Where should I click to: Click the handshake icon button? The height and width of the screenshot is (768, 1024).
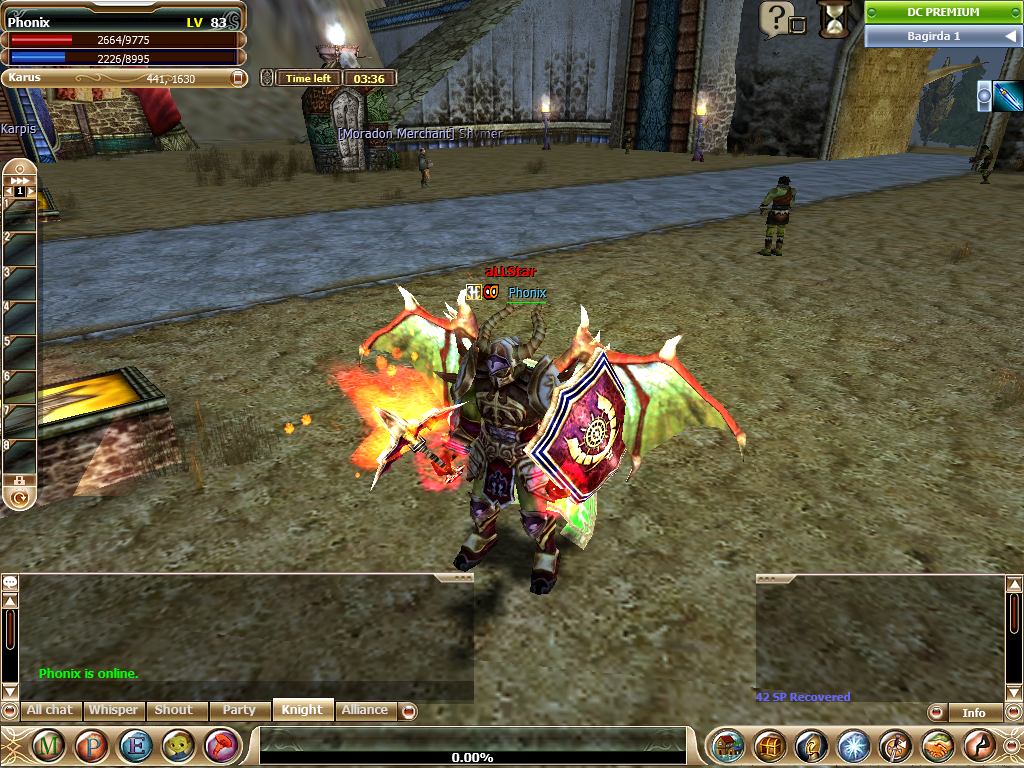tap(938, 746)
